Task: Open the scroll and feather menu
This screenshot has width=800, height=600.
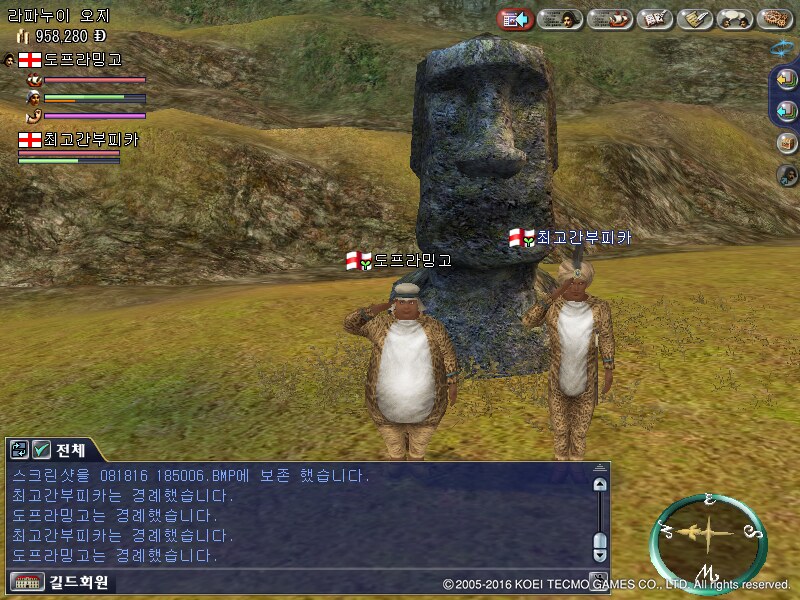Action: [695, 19]
